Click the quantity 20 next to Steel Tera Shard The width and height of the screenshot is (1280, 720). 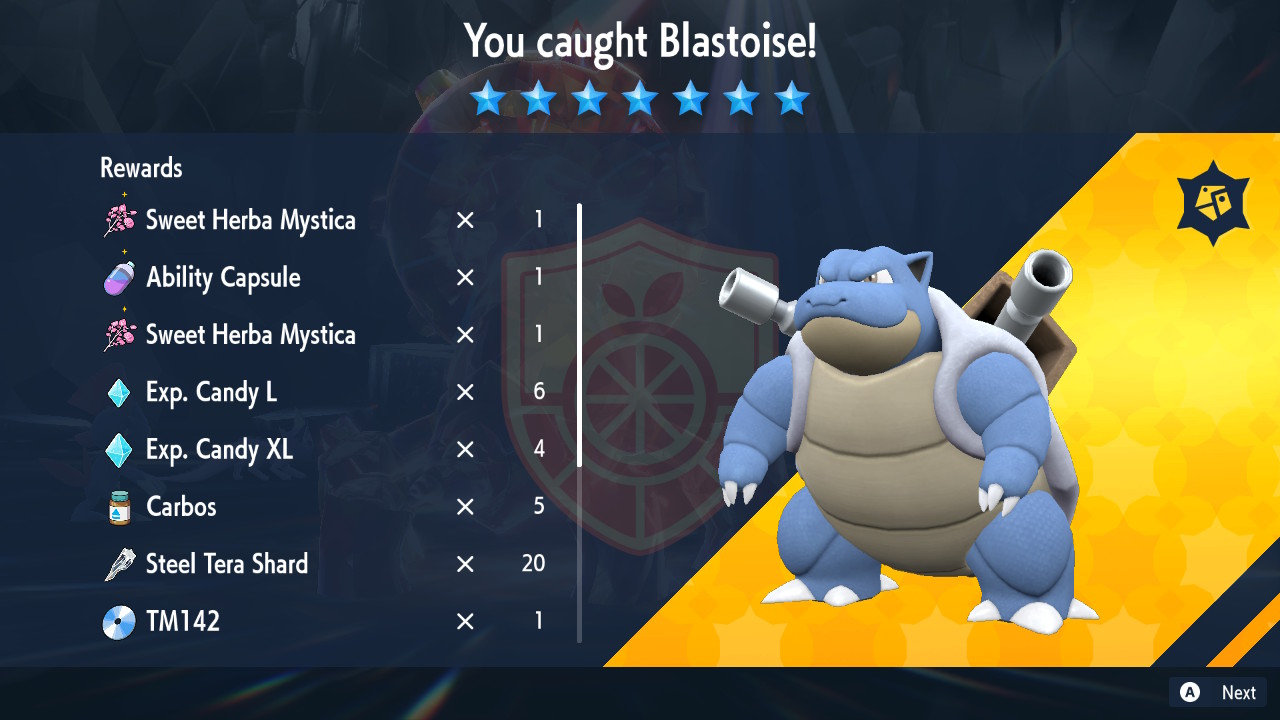[x=533, y=563]
